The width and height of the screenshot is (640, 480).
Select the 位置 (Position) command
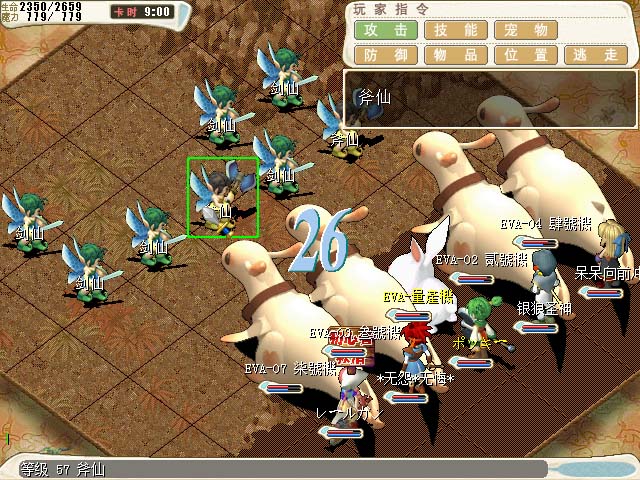(x=525, y=55)
